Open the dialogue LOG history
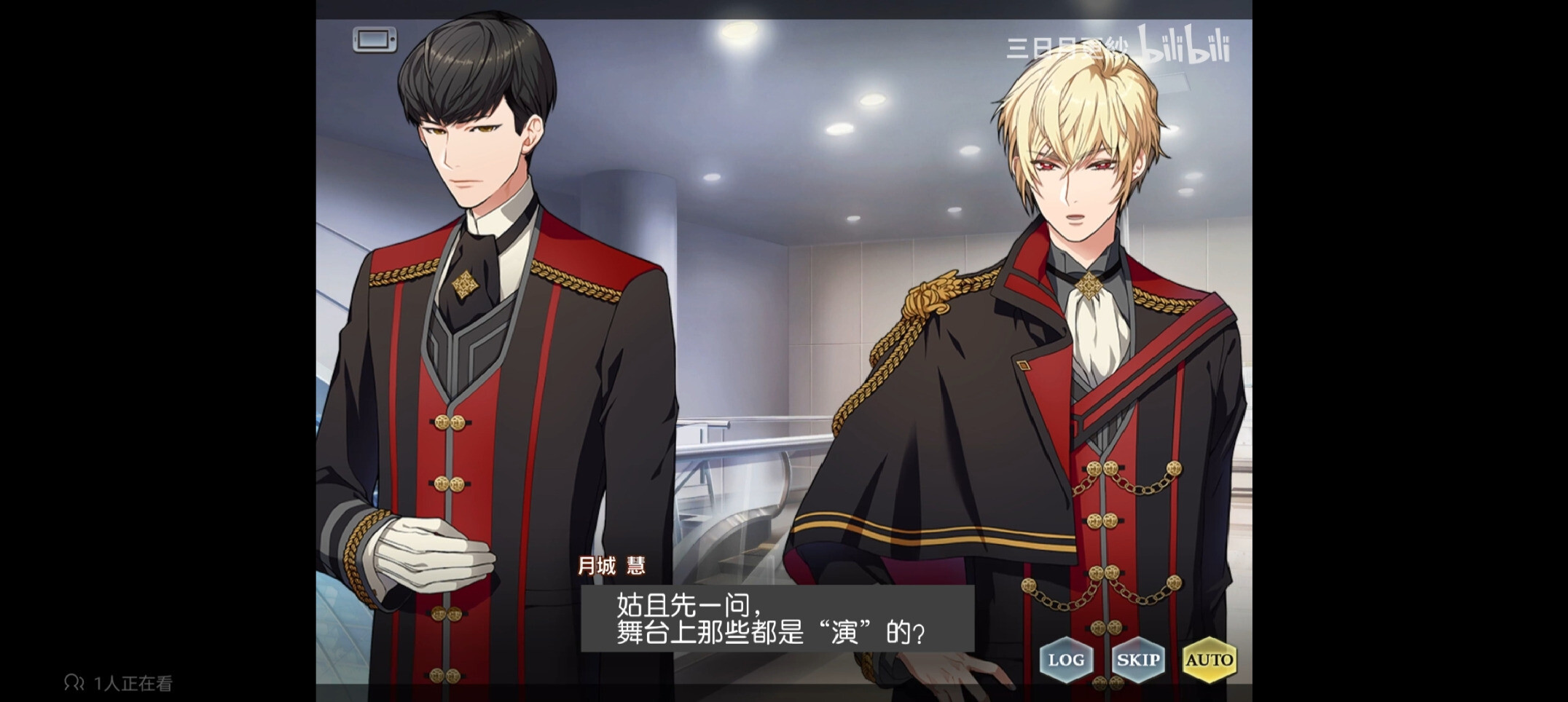The height and width of the screenshot is (702, 1568). (1065, 660)
